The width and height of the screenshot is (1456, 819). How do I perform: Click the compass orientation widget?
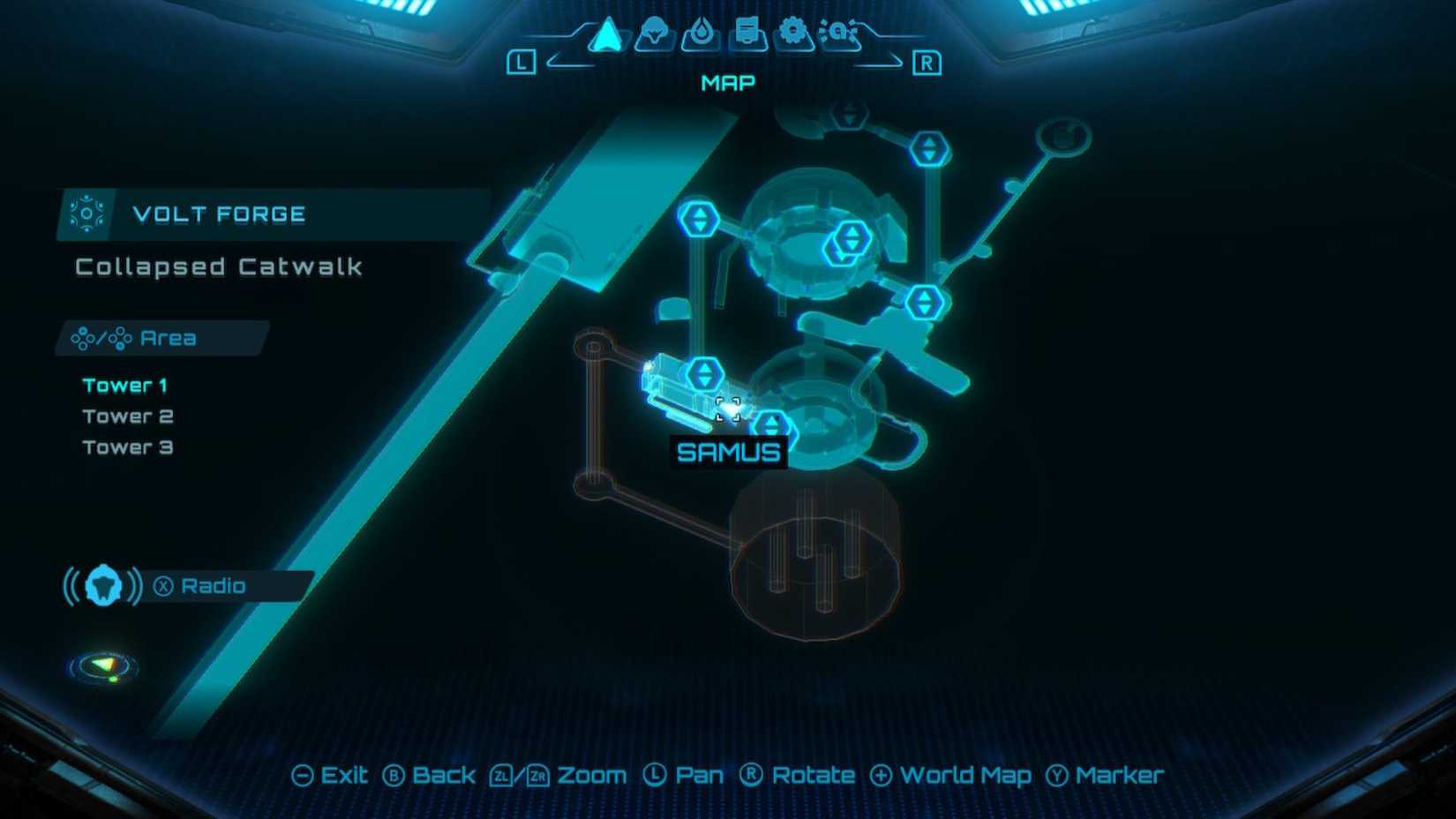click(102, 667)
